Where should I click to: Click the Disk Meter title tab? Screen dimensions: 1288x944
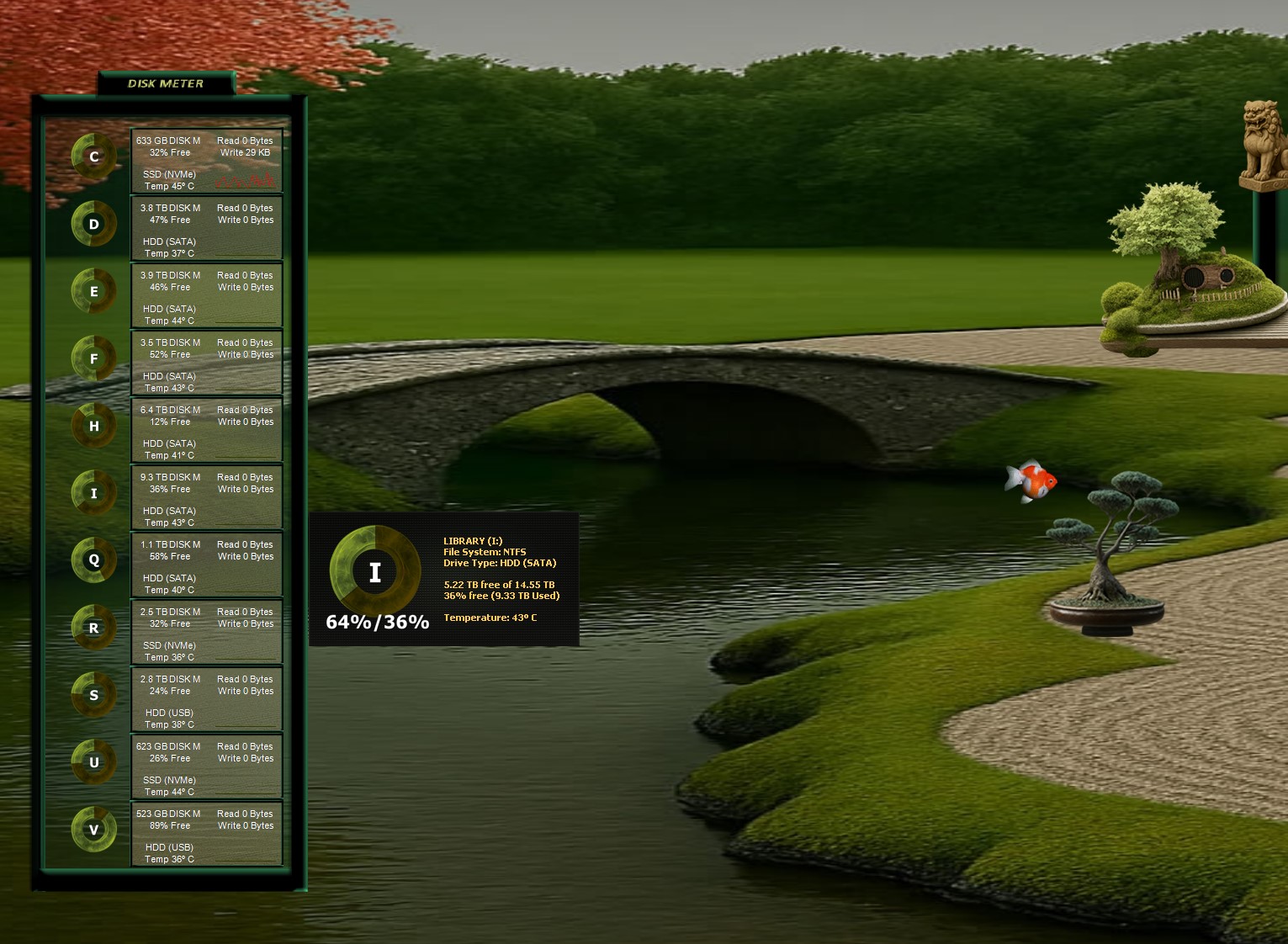pyautogui.click(x=166, y=83)
